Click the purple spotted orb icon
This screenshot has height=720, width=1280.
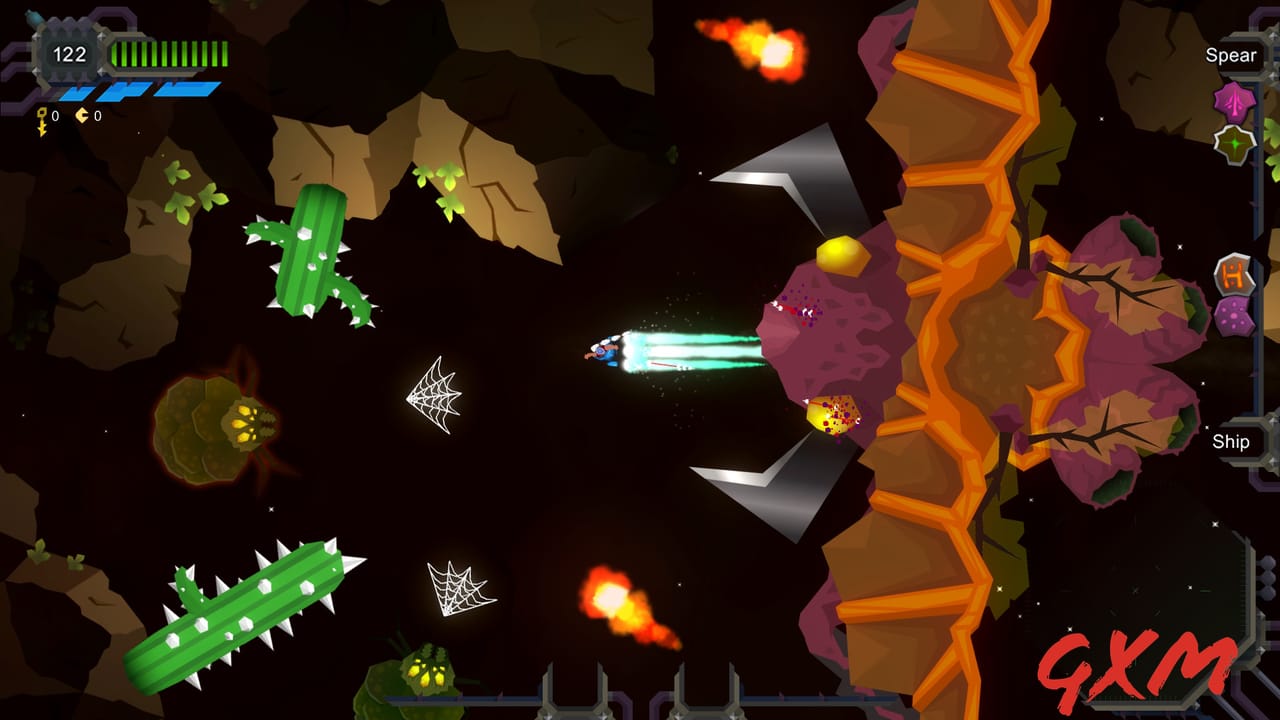click(1232, 312)
